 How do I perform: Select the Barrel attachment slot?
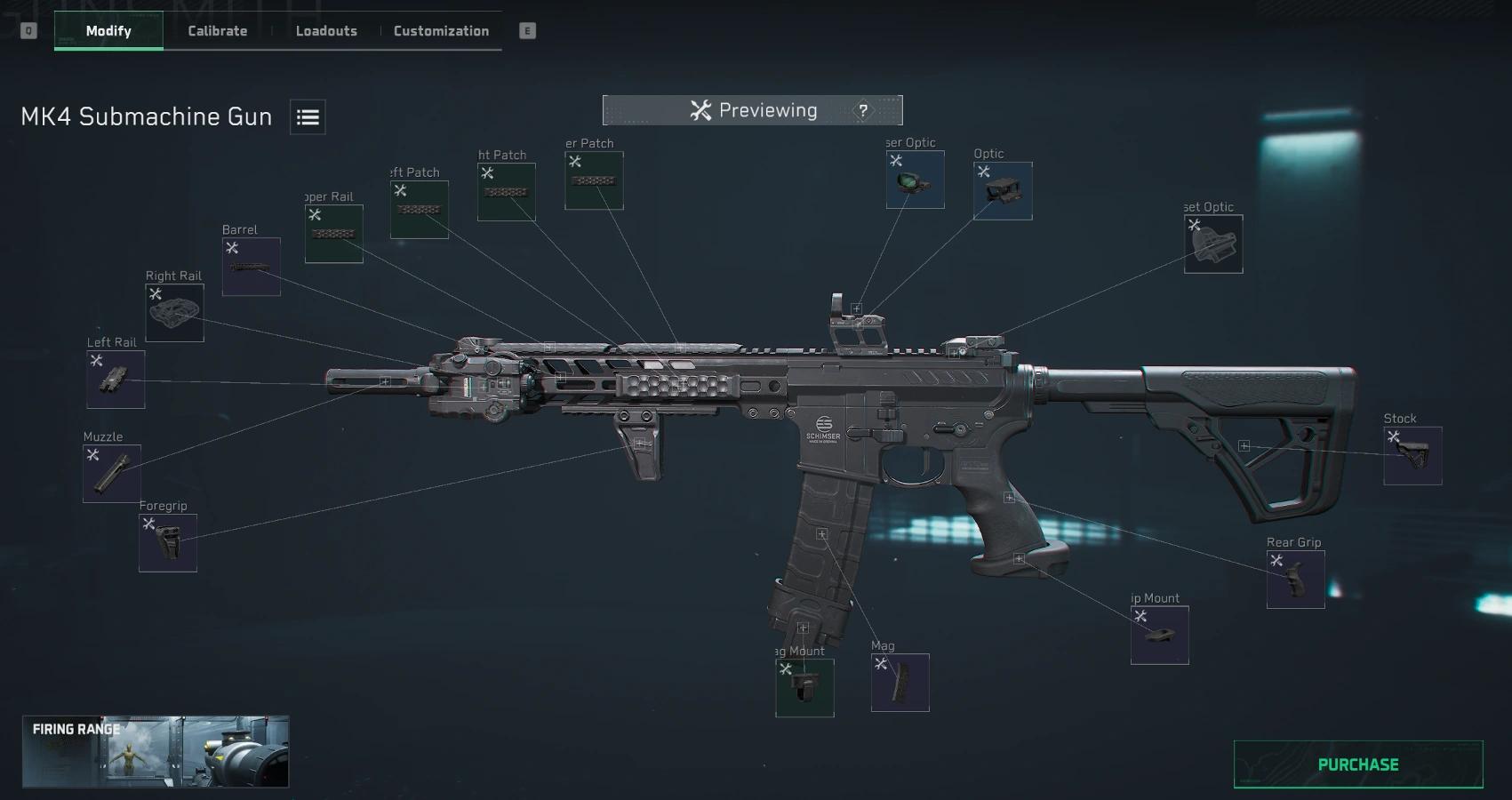(x=251, y=264)
